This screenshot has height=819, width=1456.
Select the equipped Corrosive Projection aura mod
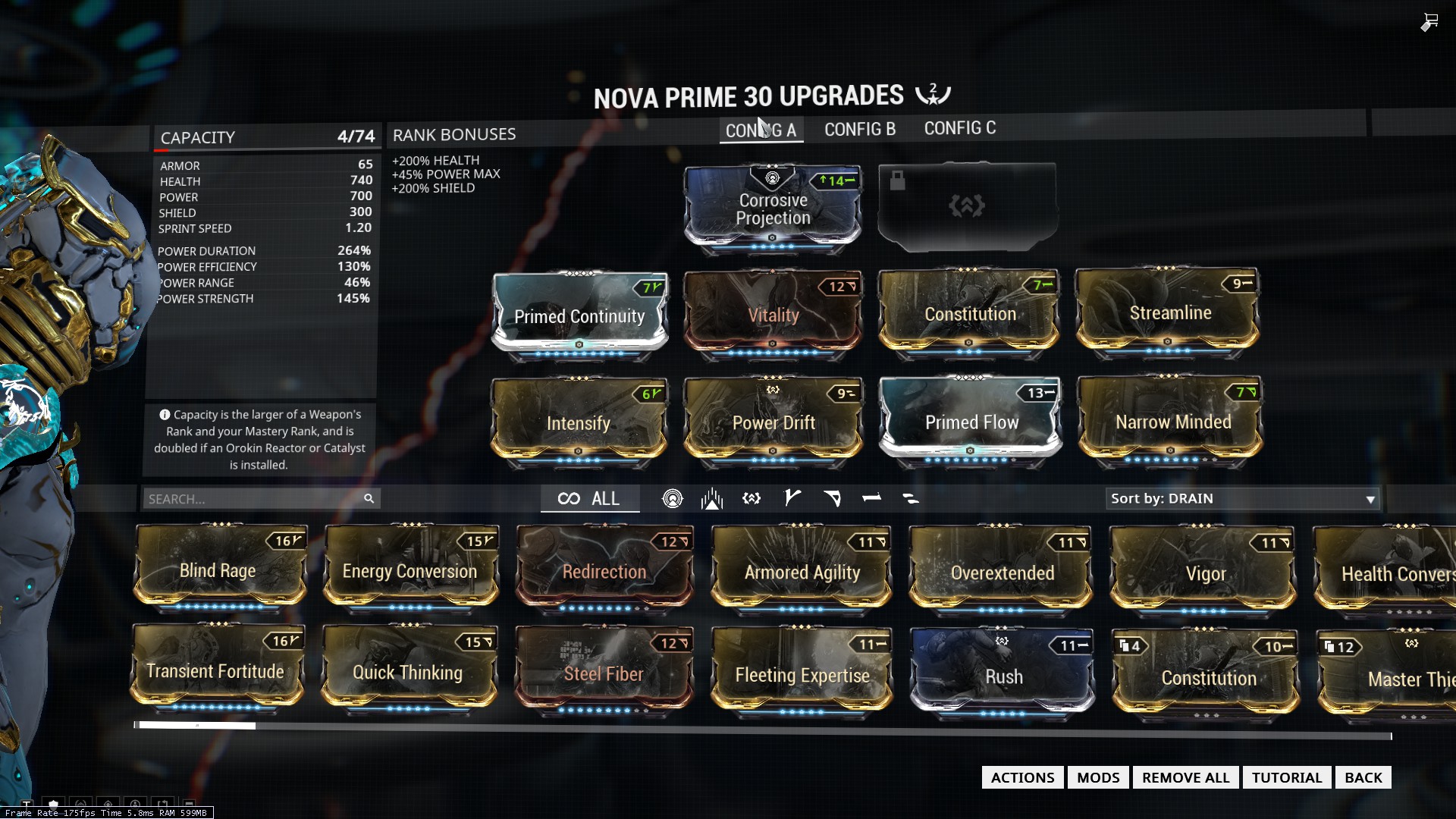(773, 208)
